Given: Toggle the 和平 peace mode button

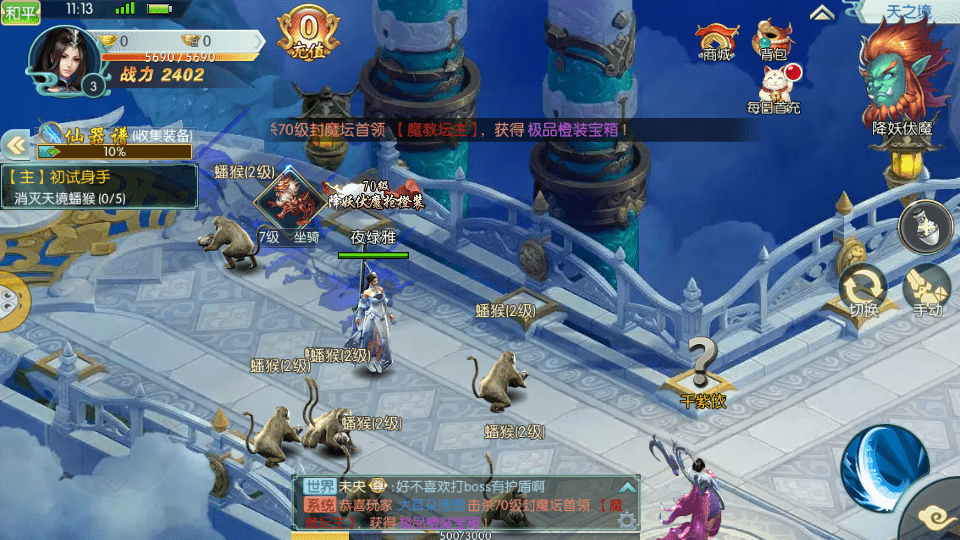Looking at the screenshot, I should pos(20,12).
